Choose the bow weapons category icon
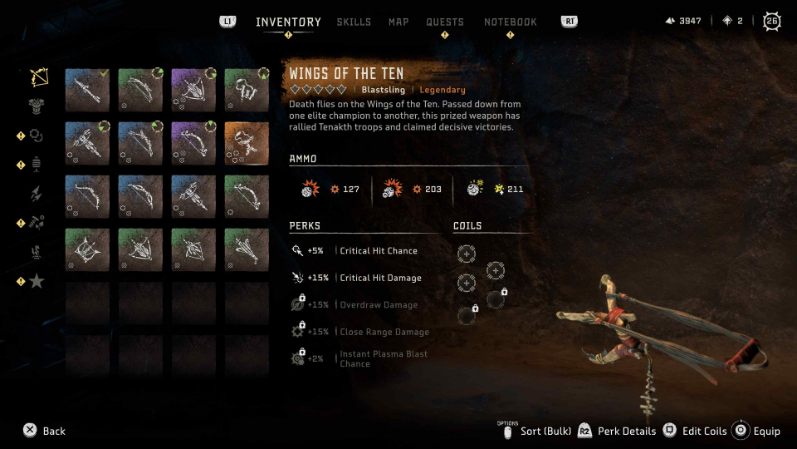This screenshot has width=797, height=449. click(39, 77)
